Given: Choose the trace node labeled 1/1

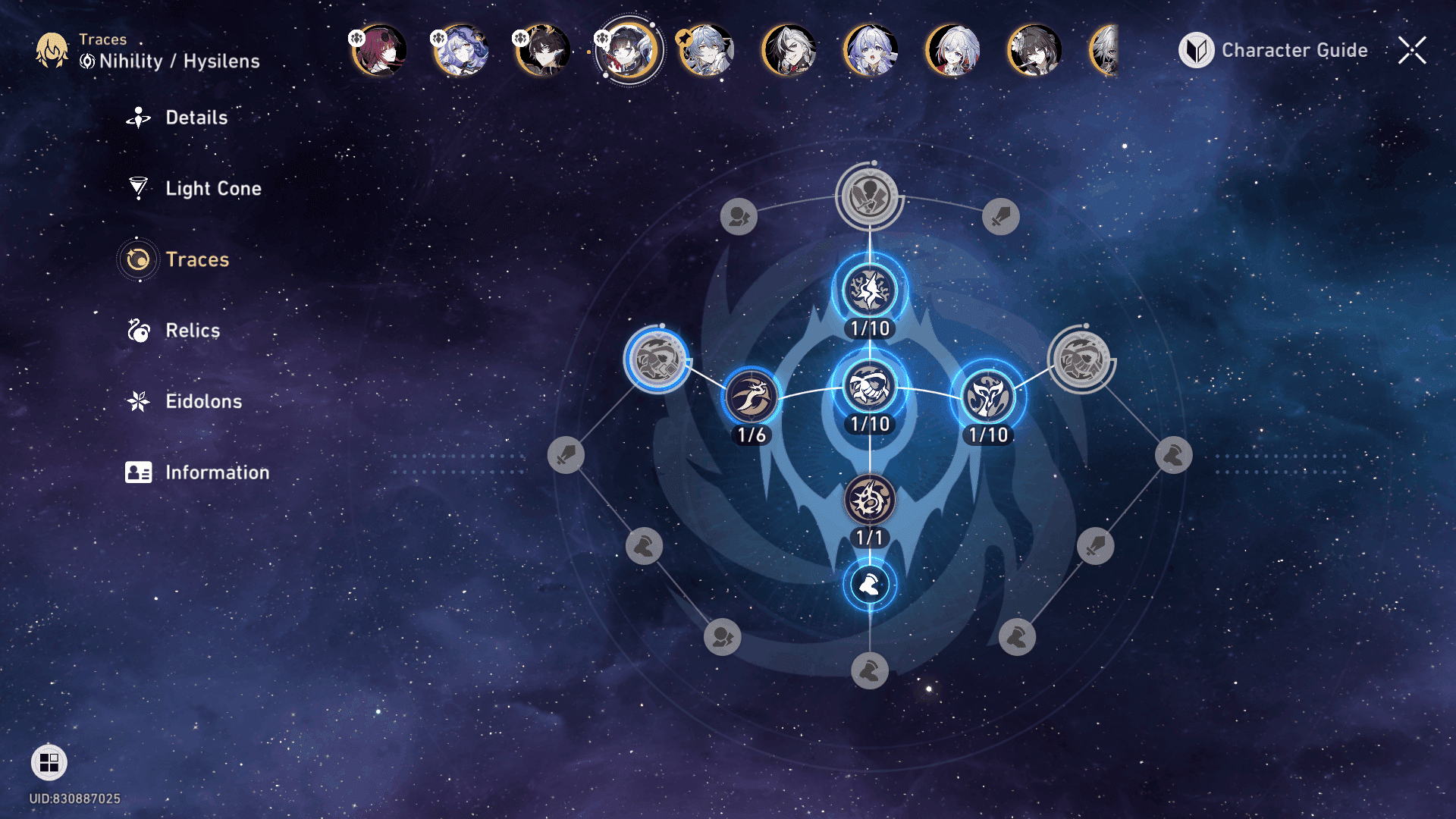Looking at the screenshot, I should 870,500.
